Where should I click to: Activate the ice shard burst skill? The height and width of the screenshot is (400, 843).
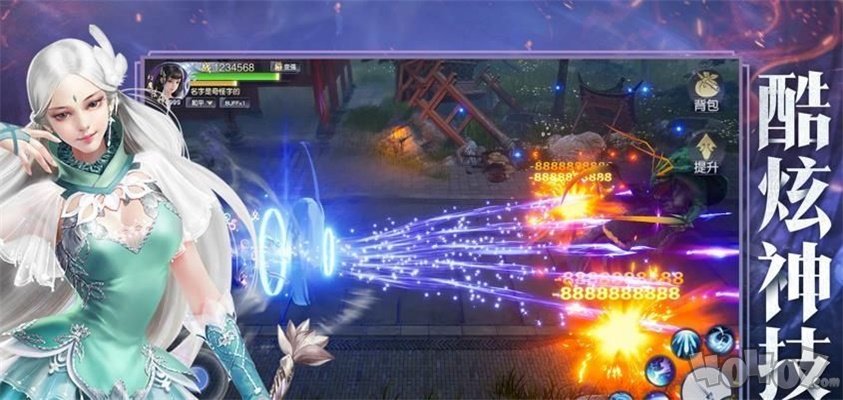pyautogui.click(x=688, y=346)
